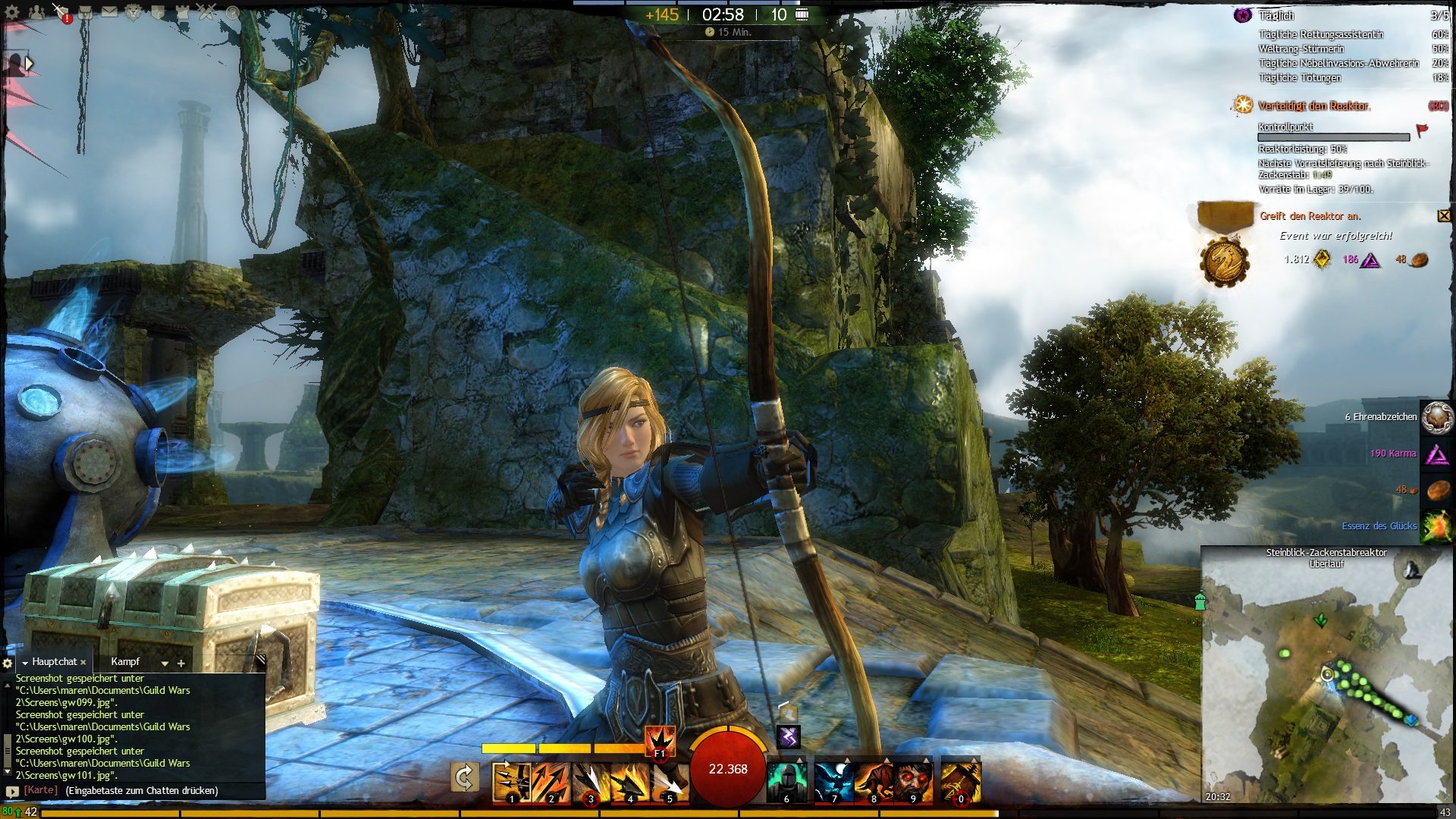Open the hero panel with red alert
The image size is (1456, 819).
click(61, 12)
